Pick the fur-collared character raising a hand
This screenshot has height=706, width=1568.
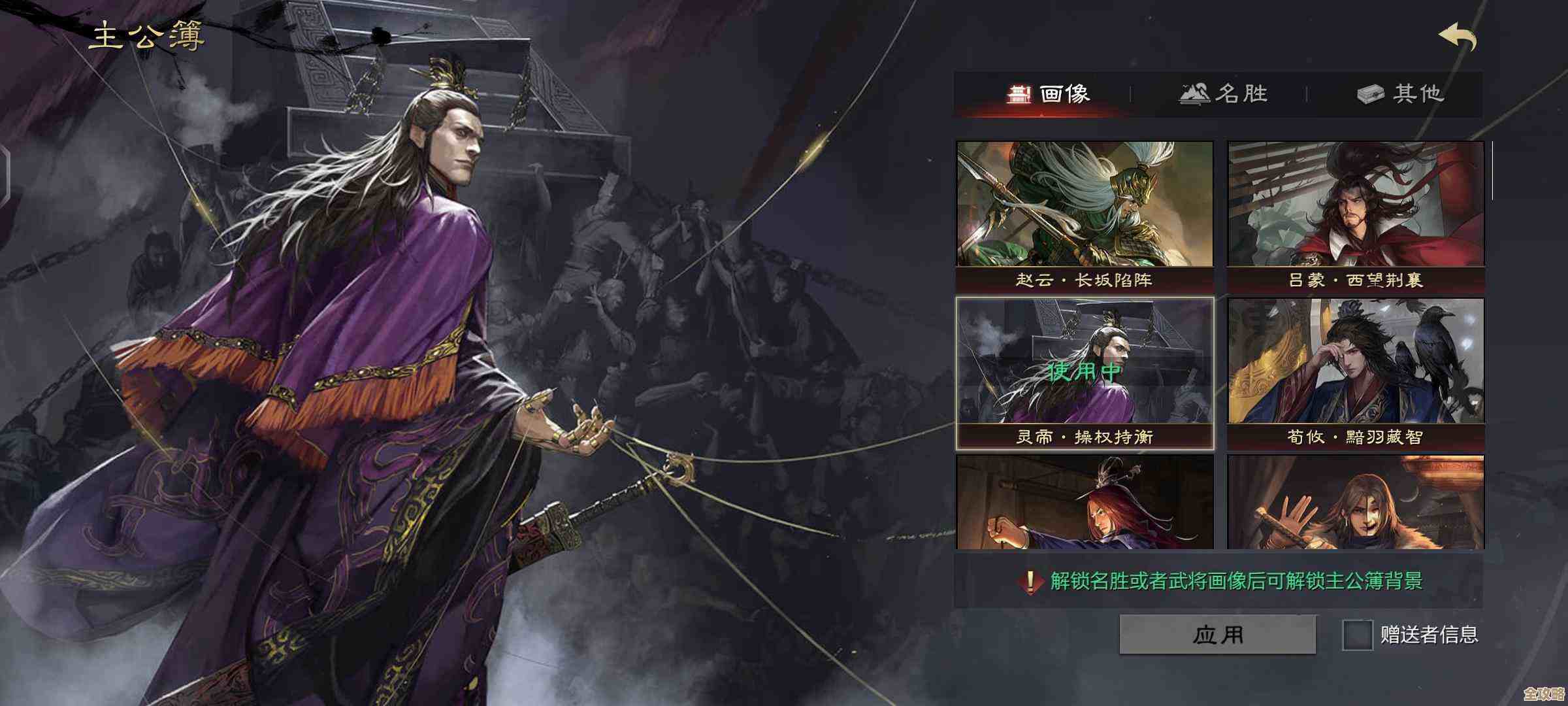[1356, 502]
